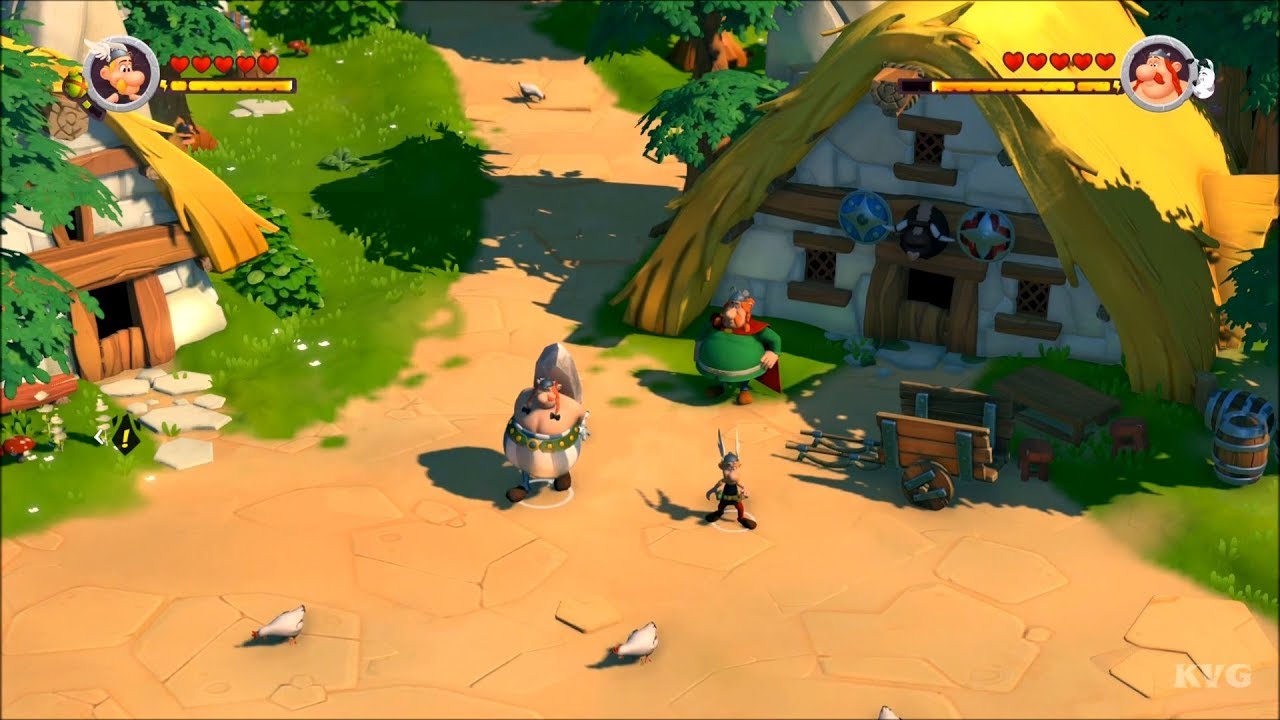Use the magic potion gourd icon
1280x720 pixels.
point(74,88)
